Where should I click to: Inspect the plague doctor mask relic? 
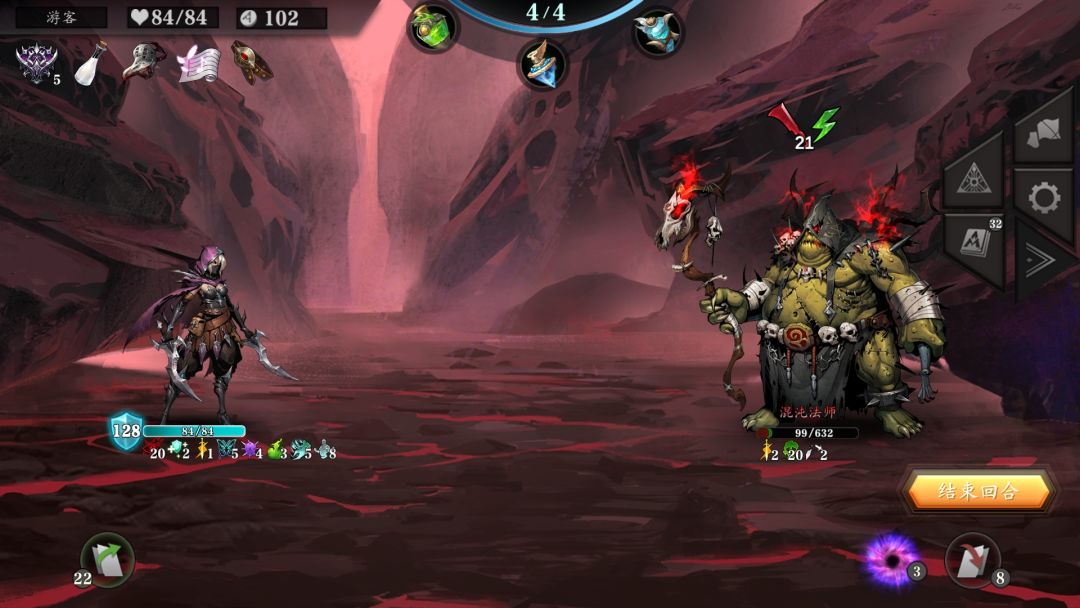[144, 61]
